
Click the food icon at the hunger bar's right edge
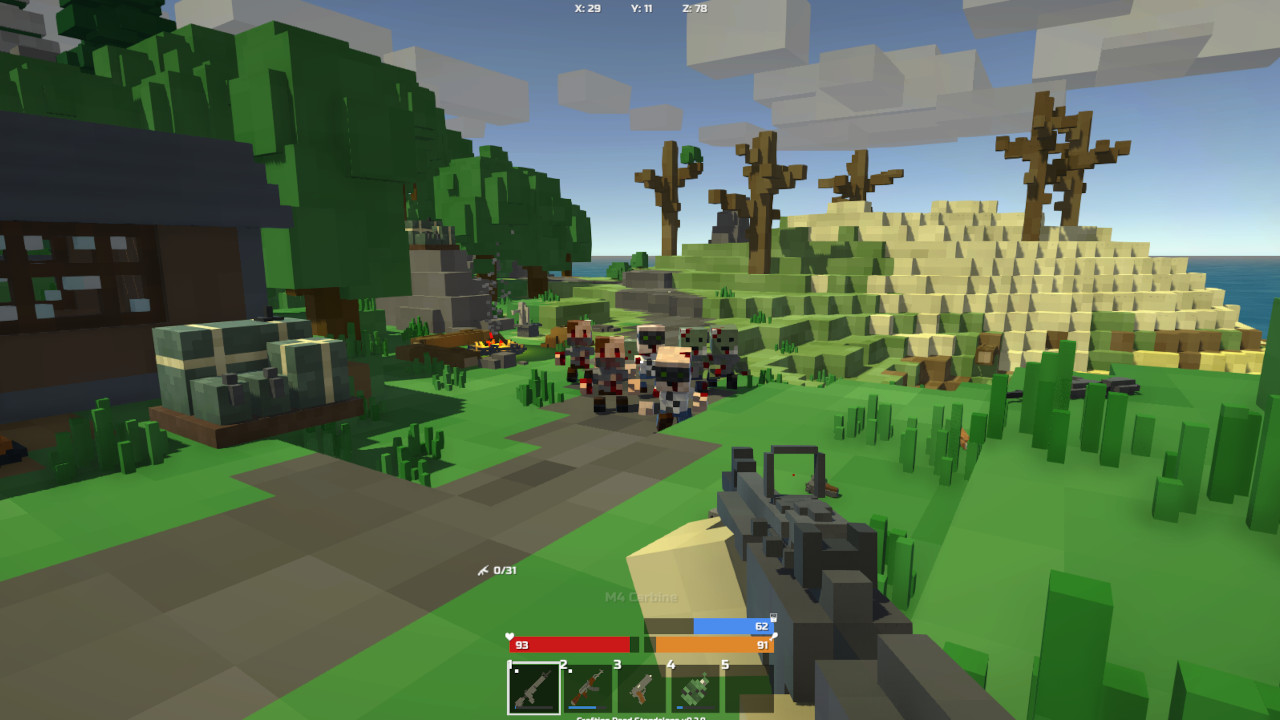(x=774, y=637)
